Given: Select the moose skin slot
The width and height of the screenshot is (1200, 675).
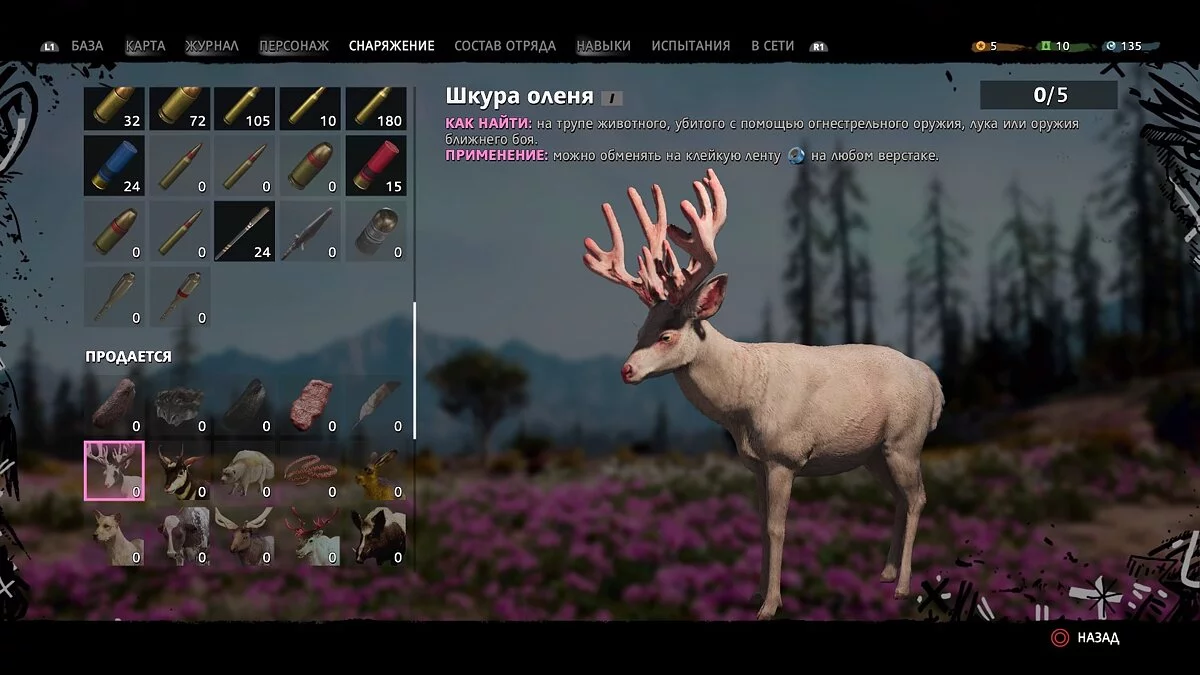Looking at the screenshot, I should pyautogui.click(x=245, y=536).
